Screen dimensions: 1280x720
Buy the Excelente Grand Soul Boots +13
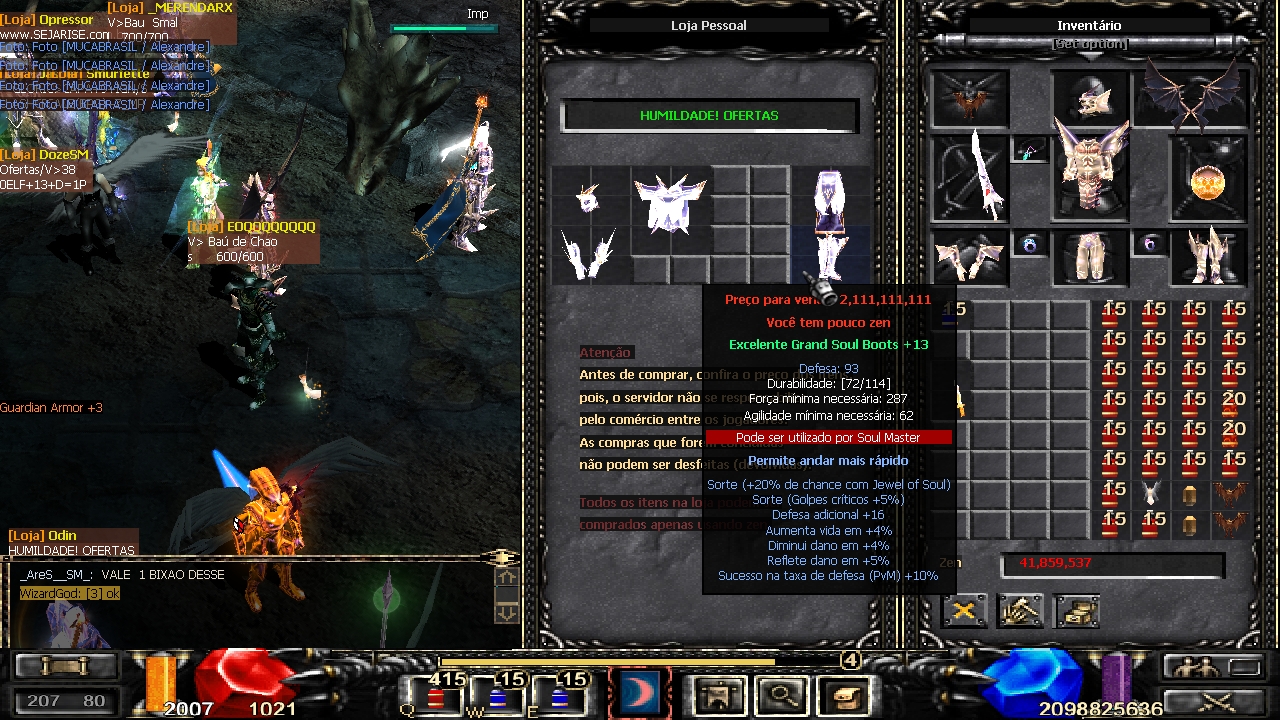(x=829, y=258)
